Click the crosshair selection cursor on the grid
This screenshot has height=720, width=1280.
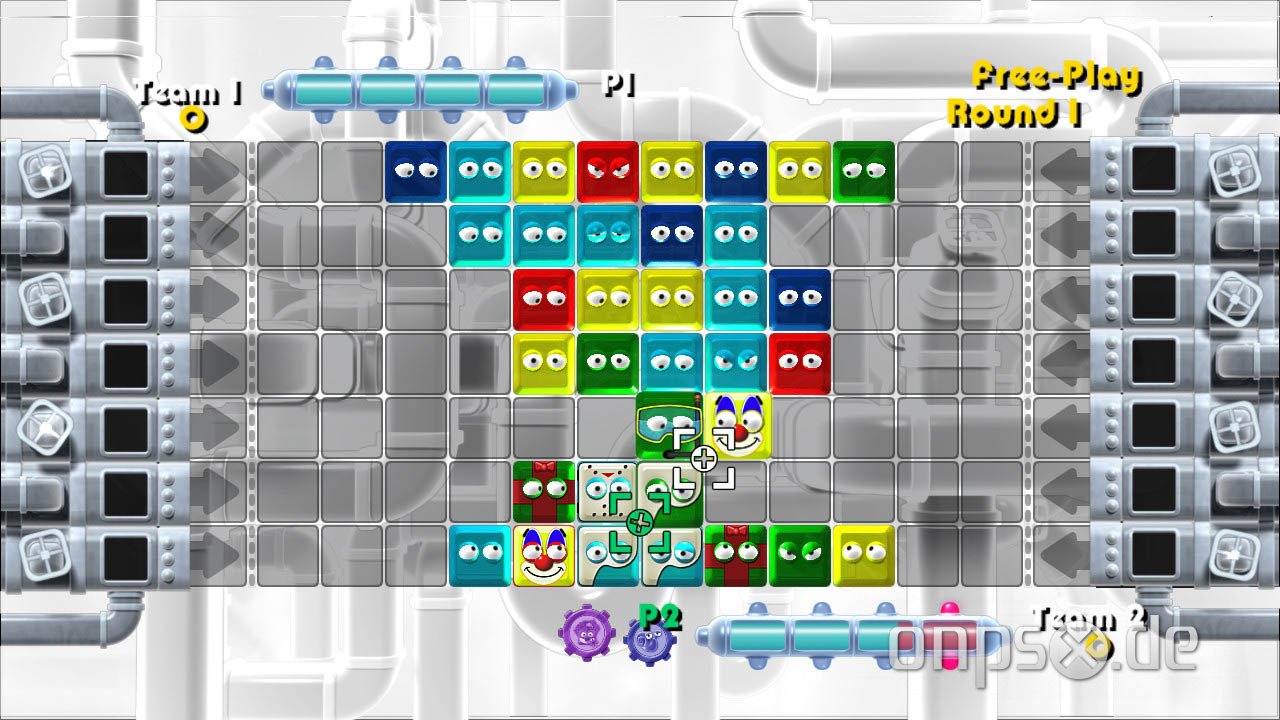(705, 456)
